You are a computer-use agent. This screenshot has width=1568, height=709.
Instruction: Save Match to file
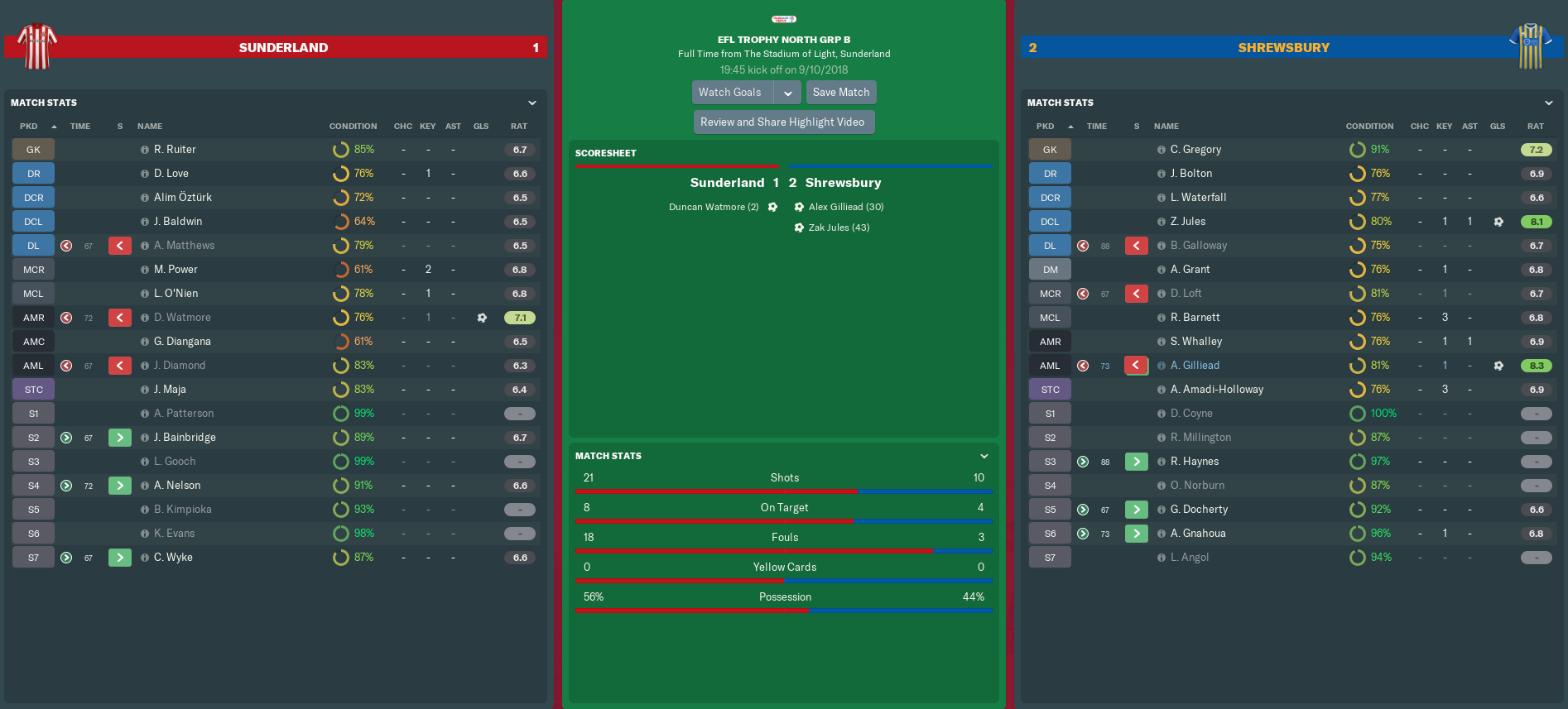[840, 93]
